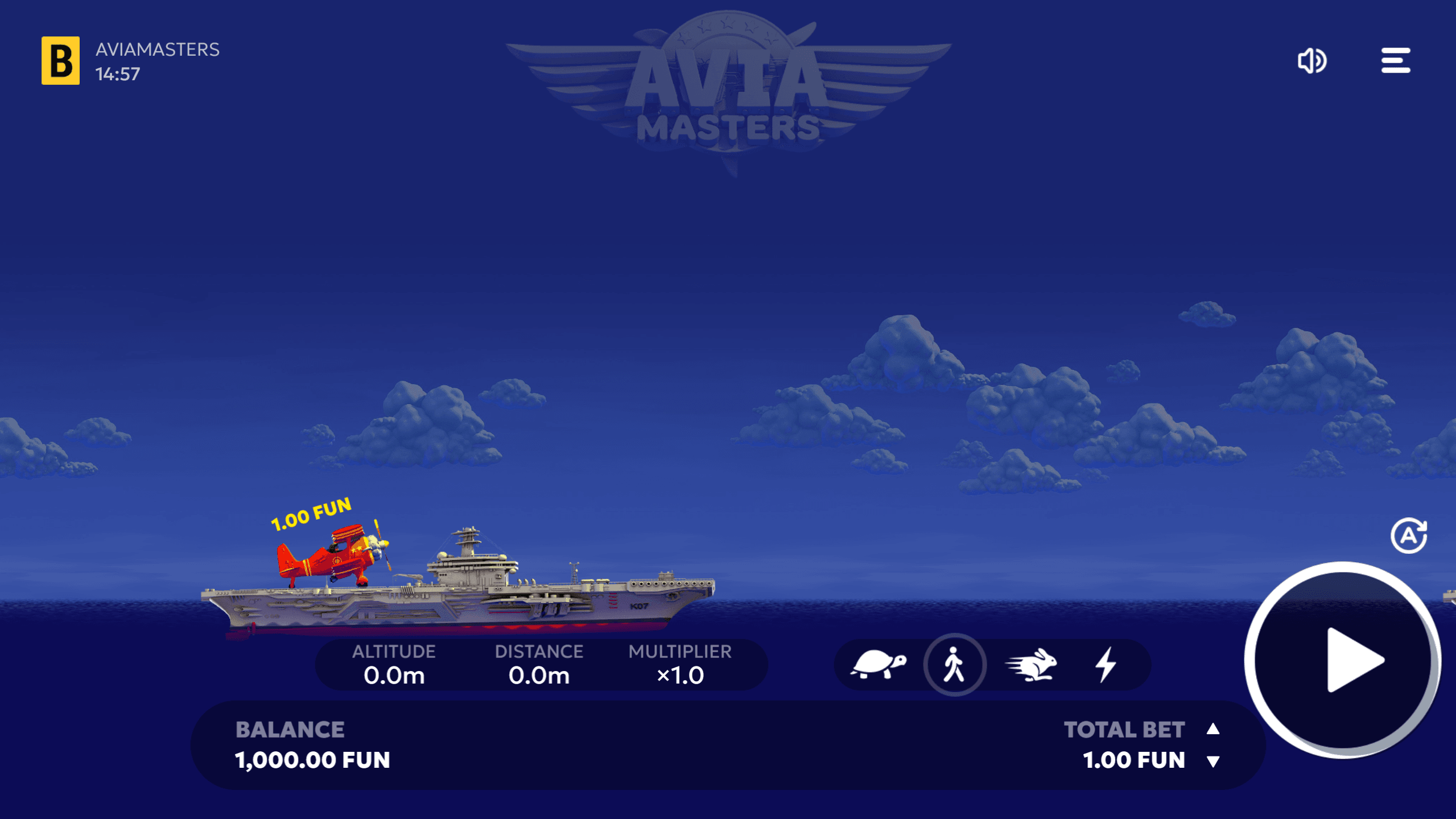Decrease total bet with down arrow
The height and width of the screenshot is (819, 1456).
pos(1213,762)
